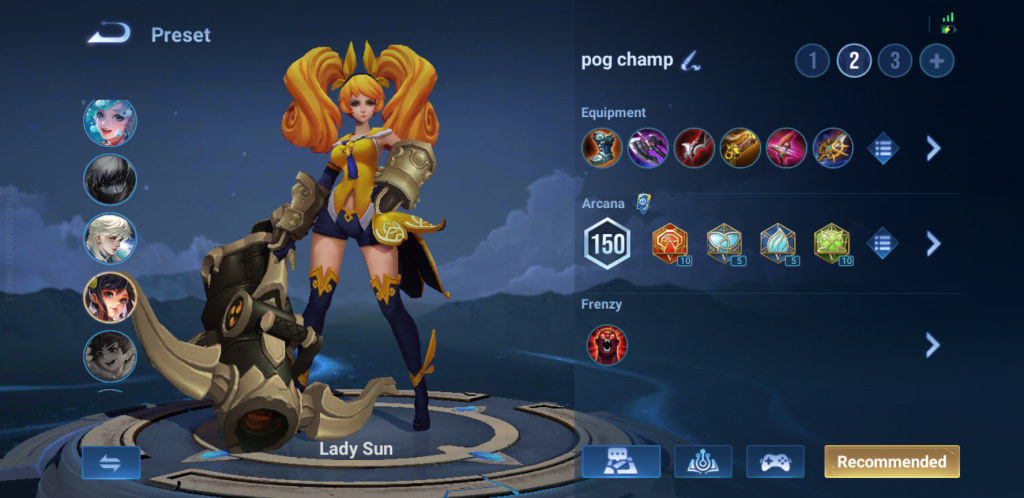Add a new preset with the plus button
The image size is (1024, 498).
936,62
